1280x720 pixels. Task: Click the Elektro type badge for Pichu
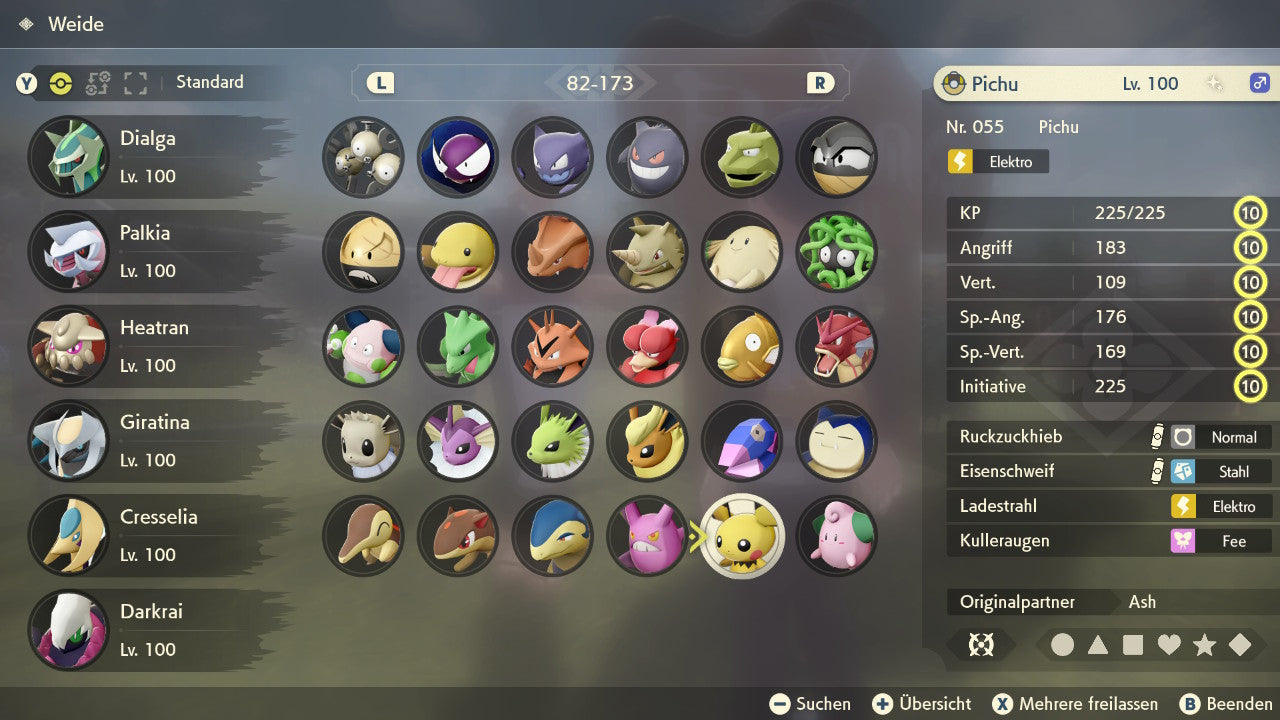[997, 161]
